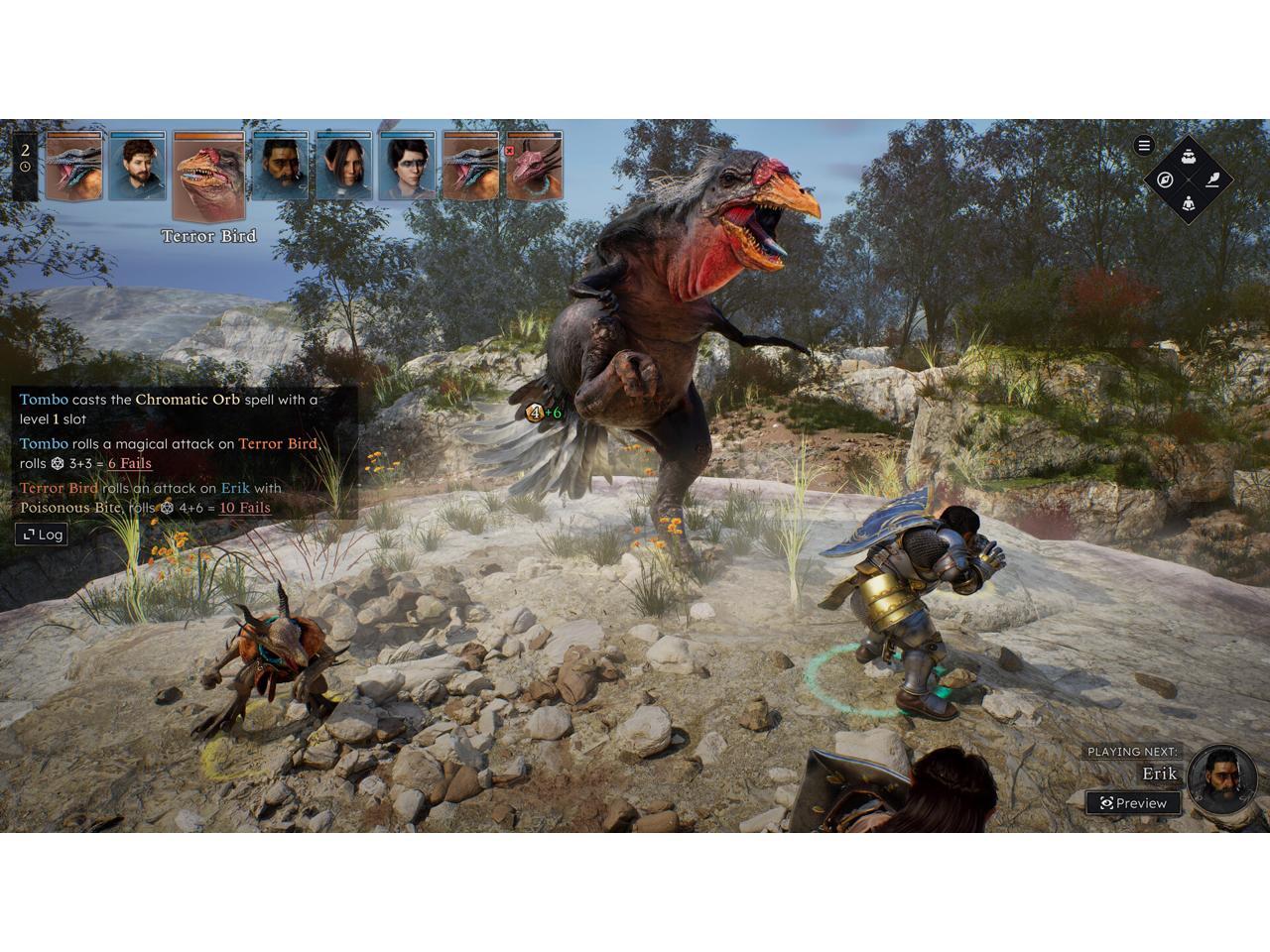Select the dark-haired elf woman's initiative portrait
The height and width of the screenshot is (952, 1270).
343,166
